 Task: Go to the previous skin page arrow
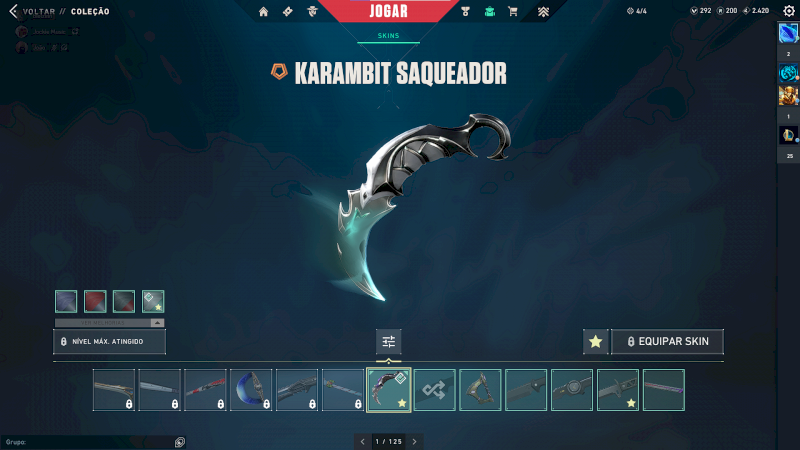[363, 441]
